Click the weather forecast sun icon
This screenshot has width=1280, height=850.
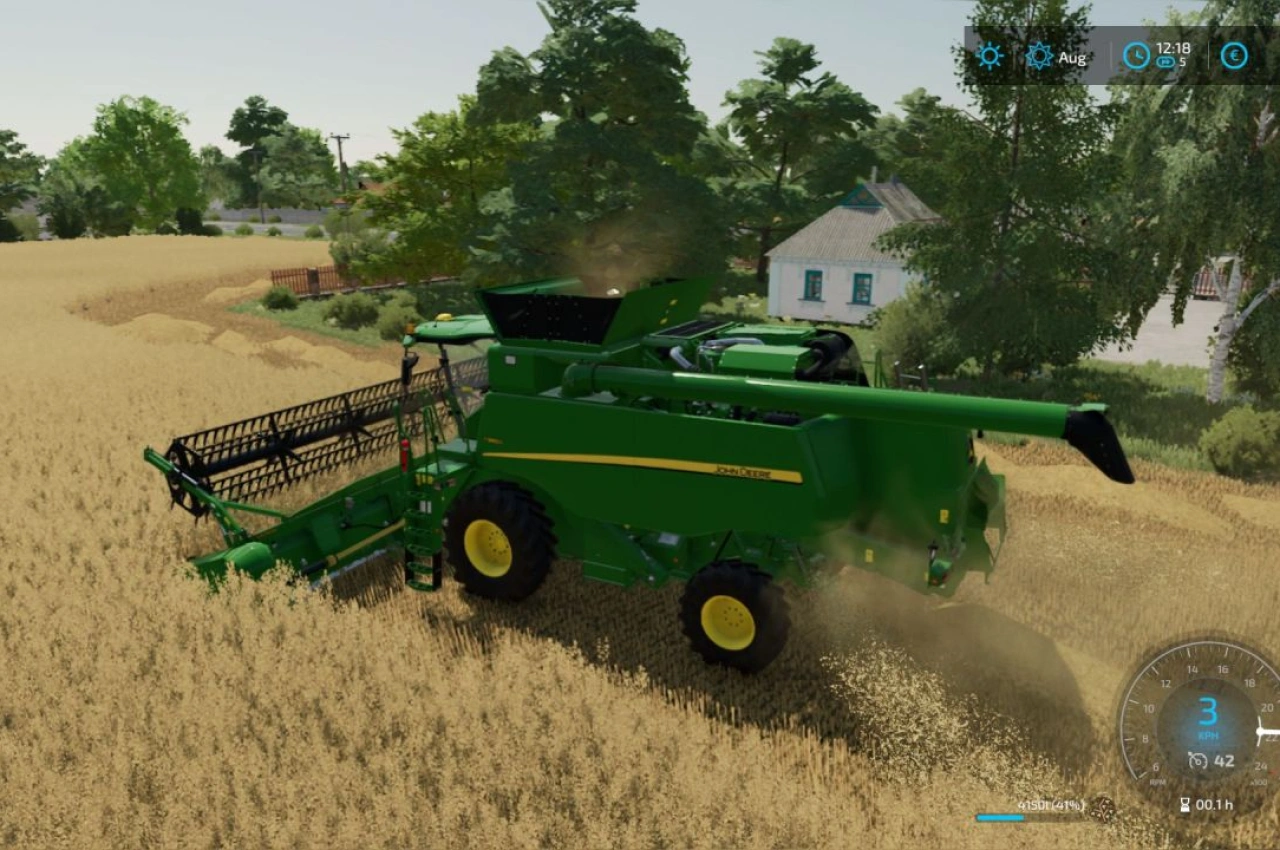(1040, 54)
